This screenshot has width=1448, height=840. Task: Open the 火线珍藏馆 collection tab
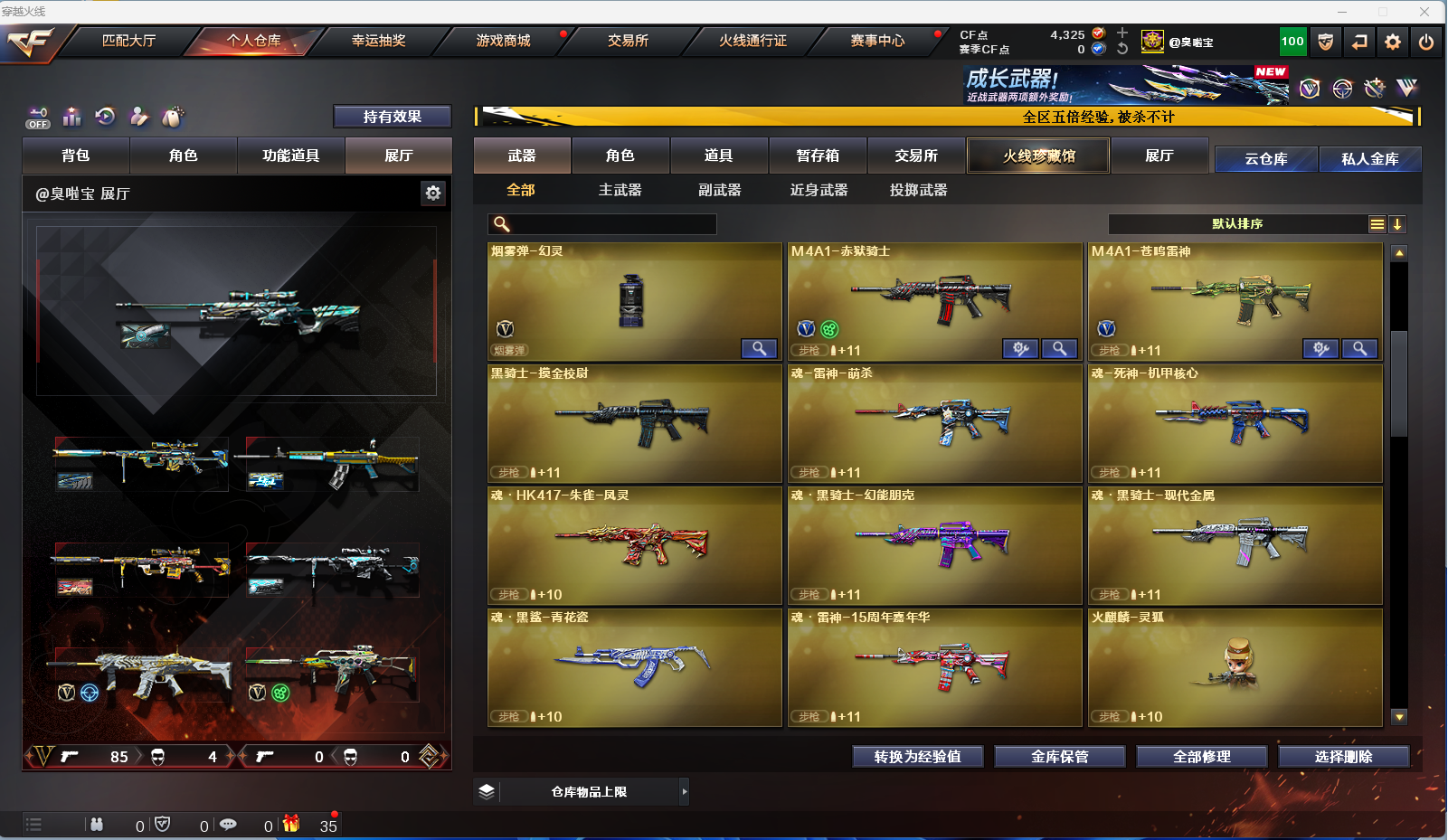pyautogui.click(x=1038, y=156)
